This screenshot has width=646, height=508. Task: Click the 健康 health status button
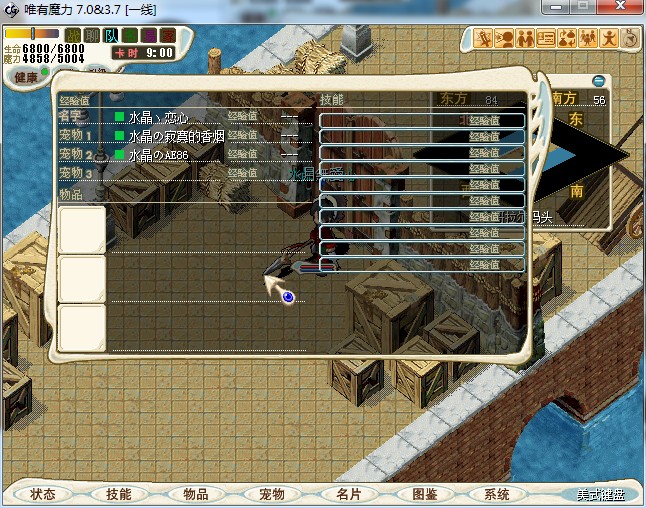pyautogui.click(x=26, y=77)
